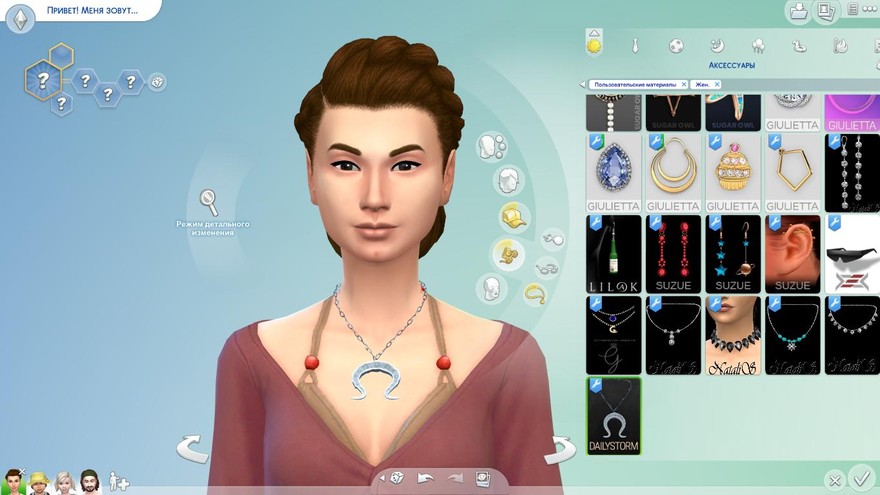Choose the Suzue red drop earrings
Image resolution: width=880 pixels, height=495 pixels.
(x=673, y=253)
